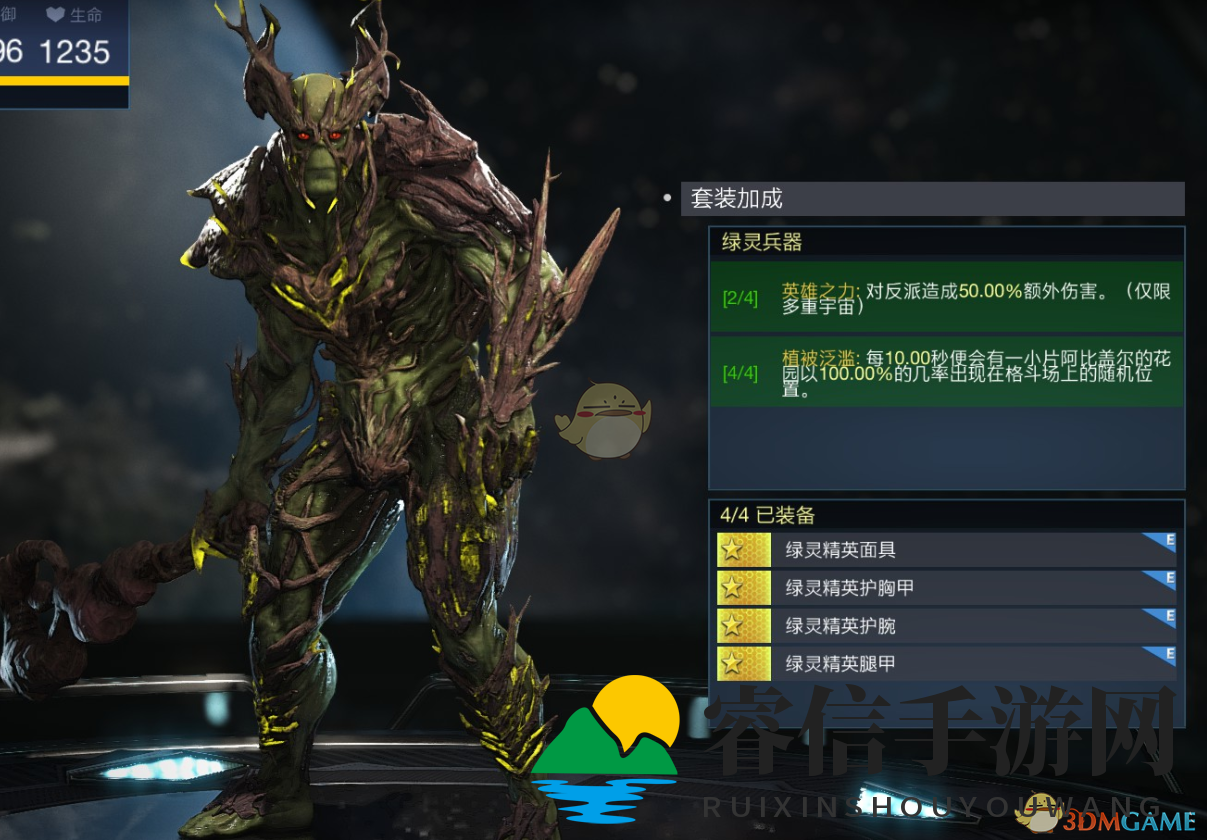Select the 绿灵精英面具 gear row
The image size is (1207, 840).
(945, 549)
